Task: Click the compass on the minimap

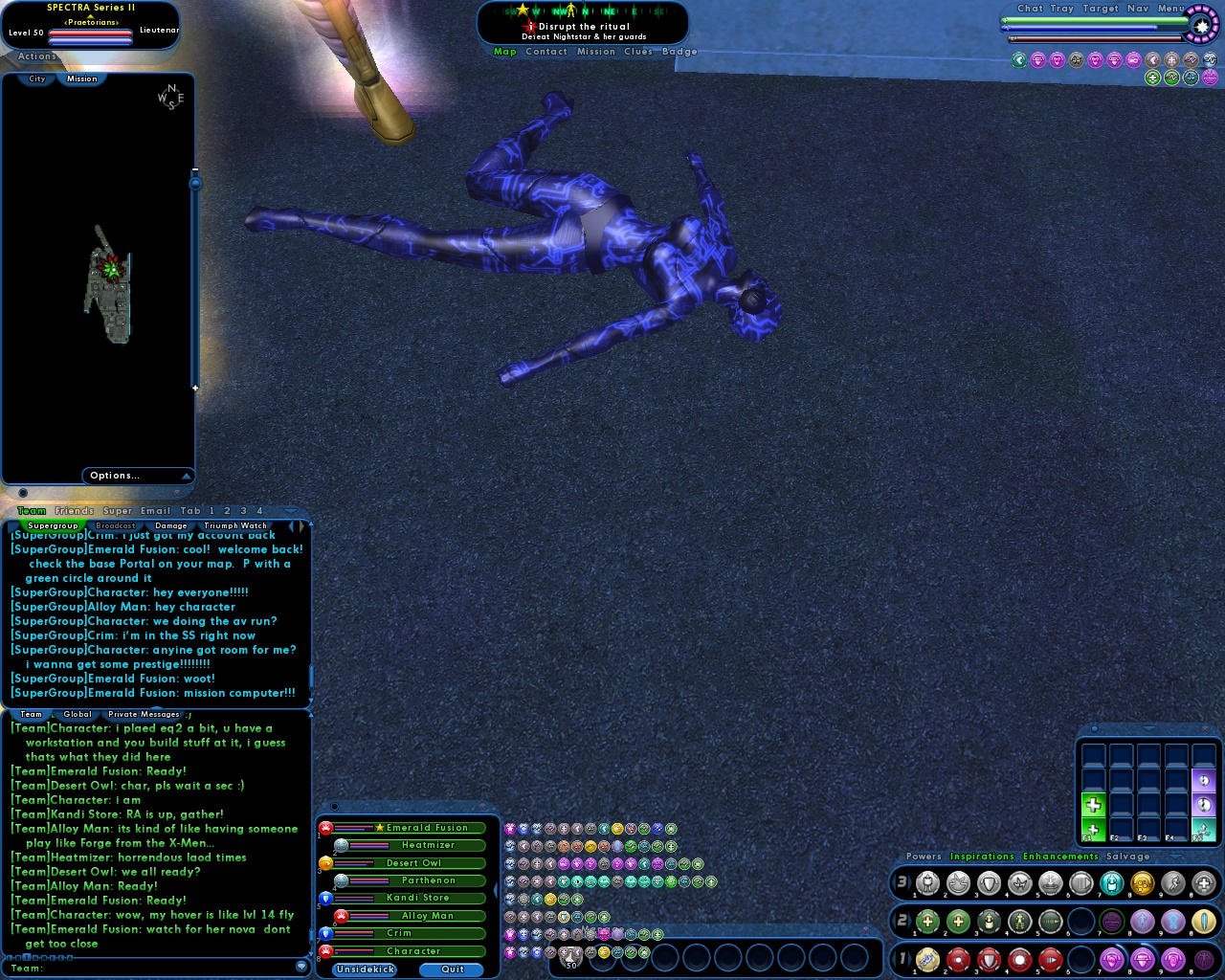Action: coord(168,97)
